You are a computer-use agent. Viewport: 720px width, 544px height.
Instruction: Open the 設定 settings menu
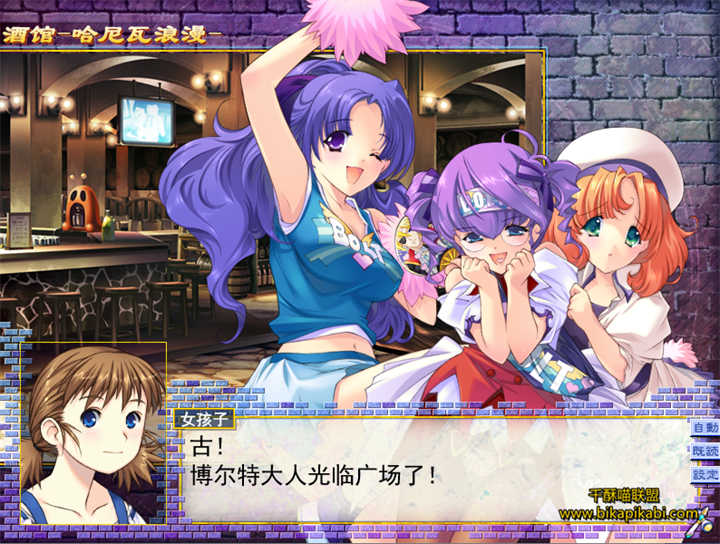tap(704, 475)
